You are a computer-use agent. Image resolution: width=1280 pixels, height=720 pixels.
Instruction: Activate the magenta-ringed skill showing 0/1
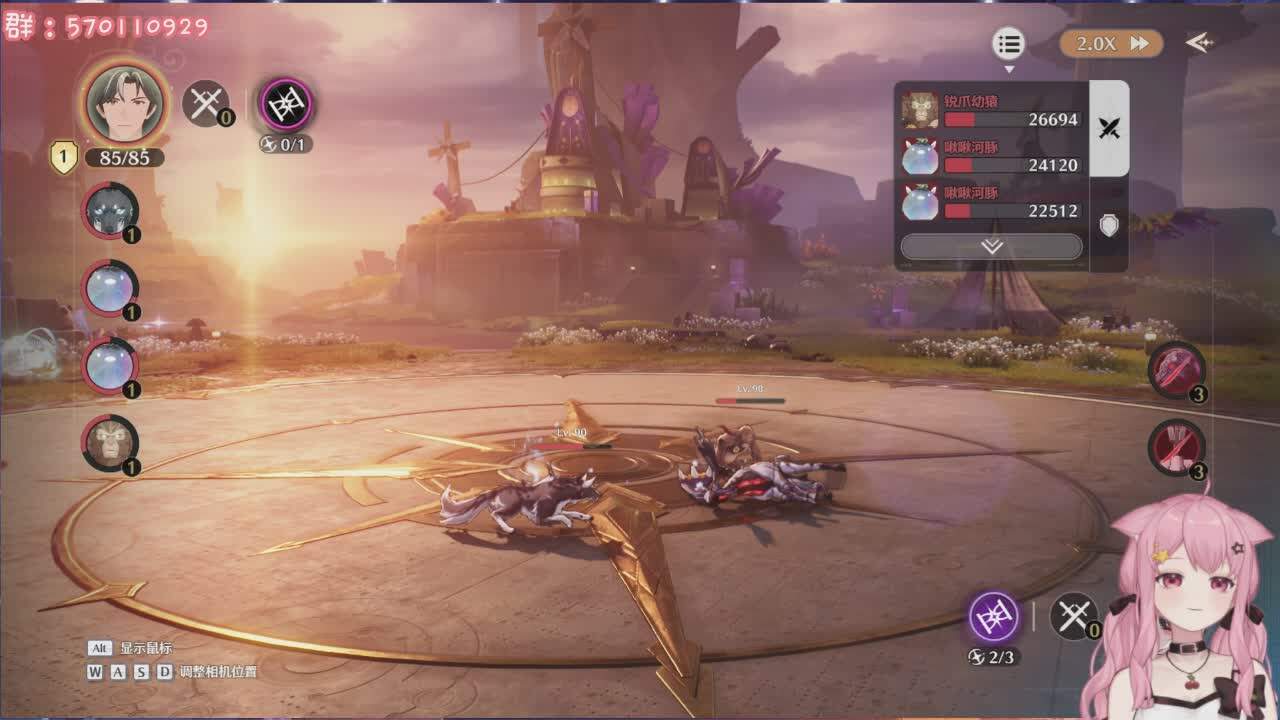point(286,105)
